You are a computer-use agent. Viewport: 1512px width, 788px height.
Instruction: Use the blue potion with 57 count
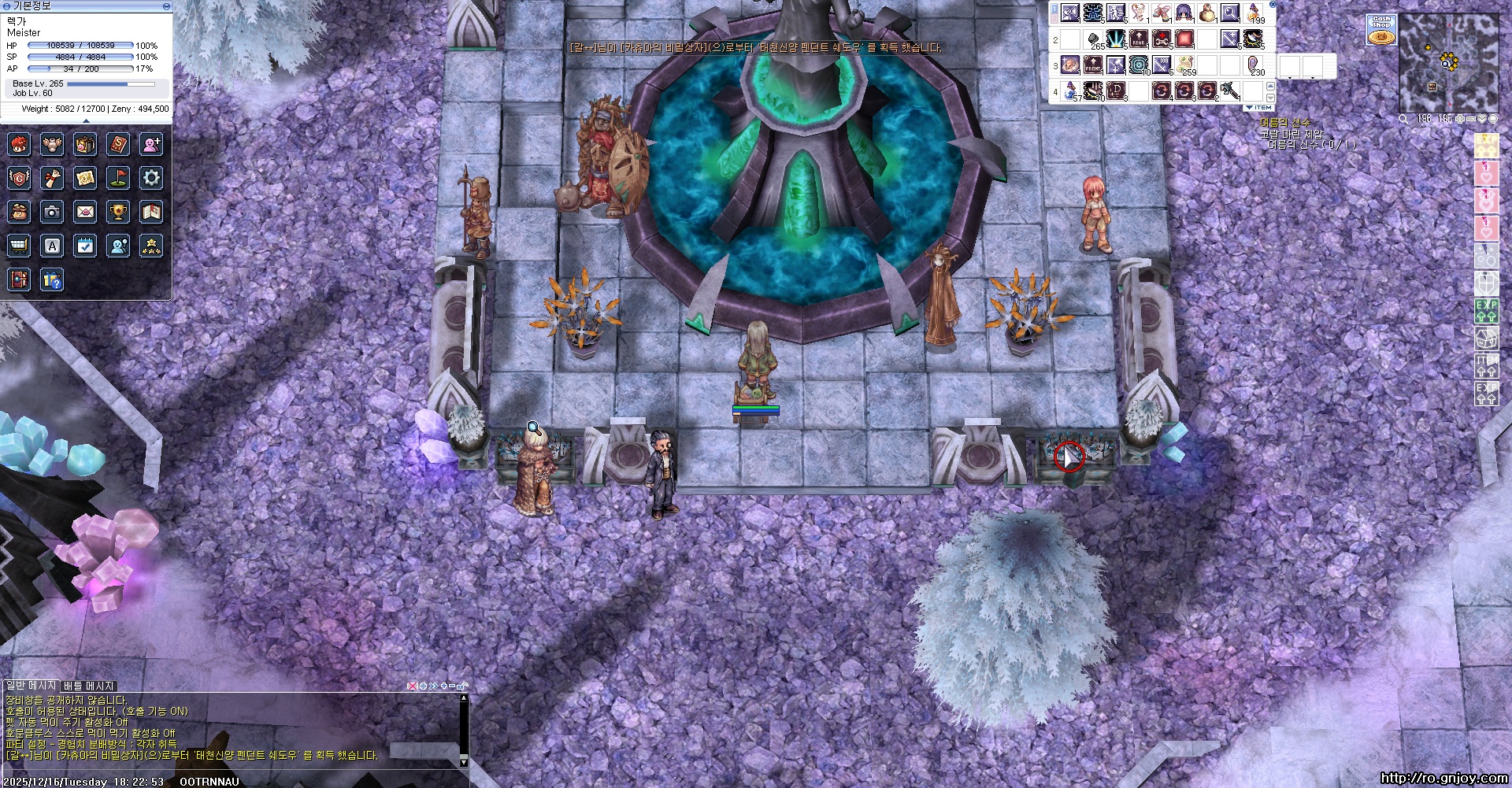click(1070, 92)
